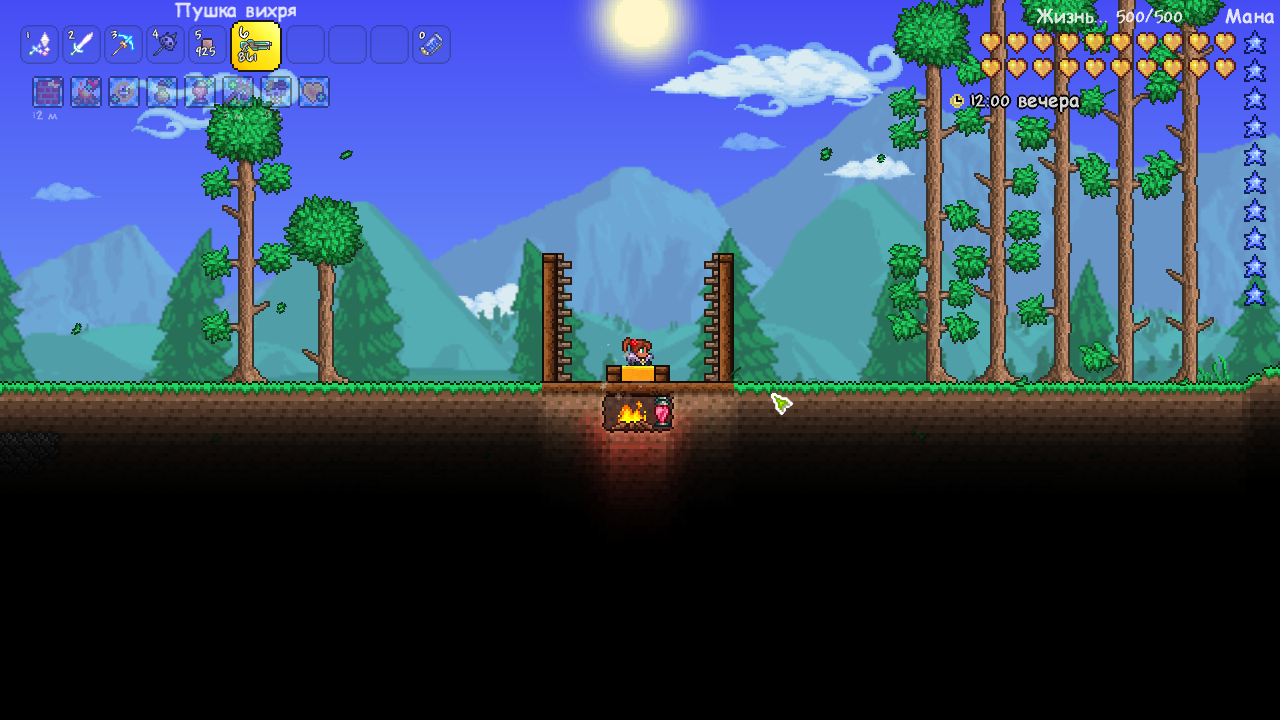The height and width of the screenshot is (720, 1280).
Task: Select the stack of 925 blocks in slot 5
Action: pos(207,44)
